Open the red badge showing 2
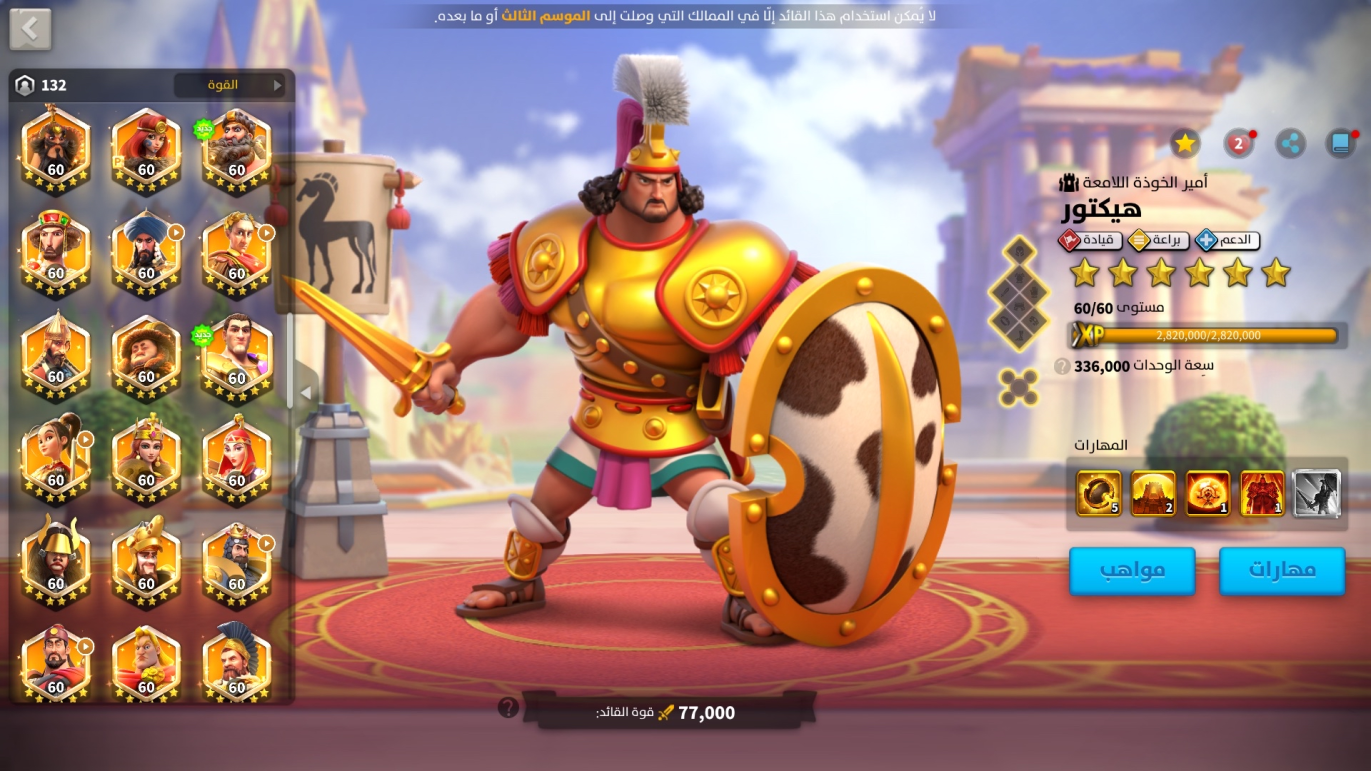The width and height of the screenshot is (1371, 771). click(x=1238, y=144)
